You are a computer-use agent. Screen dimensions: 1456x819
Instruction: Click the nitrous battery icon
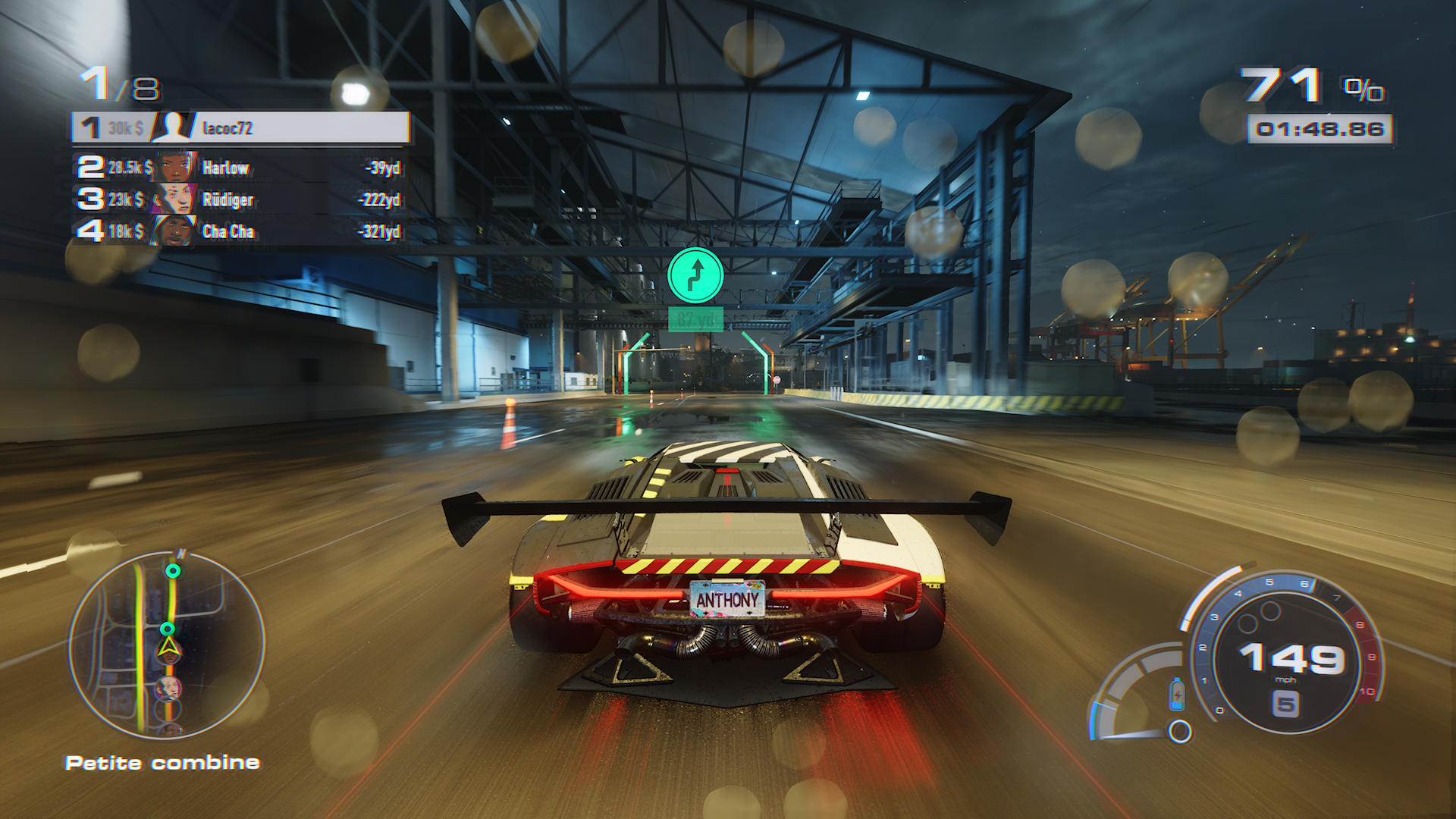click(1177, 694)
